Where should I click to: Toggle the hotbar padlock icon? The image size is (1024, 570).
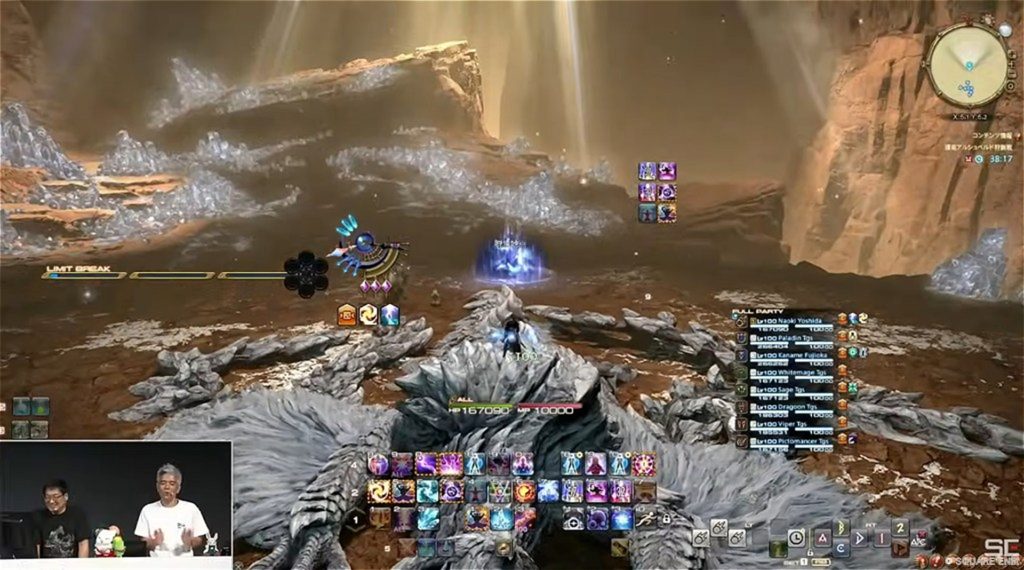(666, 520)
